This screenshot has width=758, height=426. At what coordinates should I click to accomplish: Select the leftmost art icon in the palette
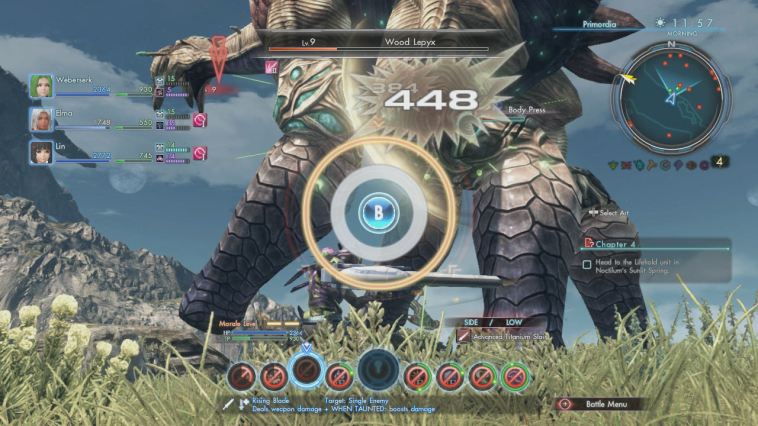point(239,377)
